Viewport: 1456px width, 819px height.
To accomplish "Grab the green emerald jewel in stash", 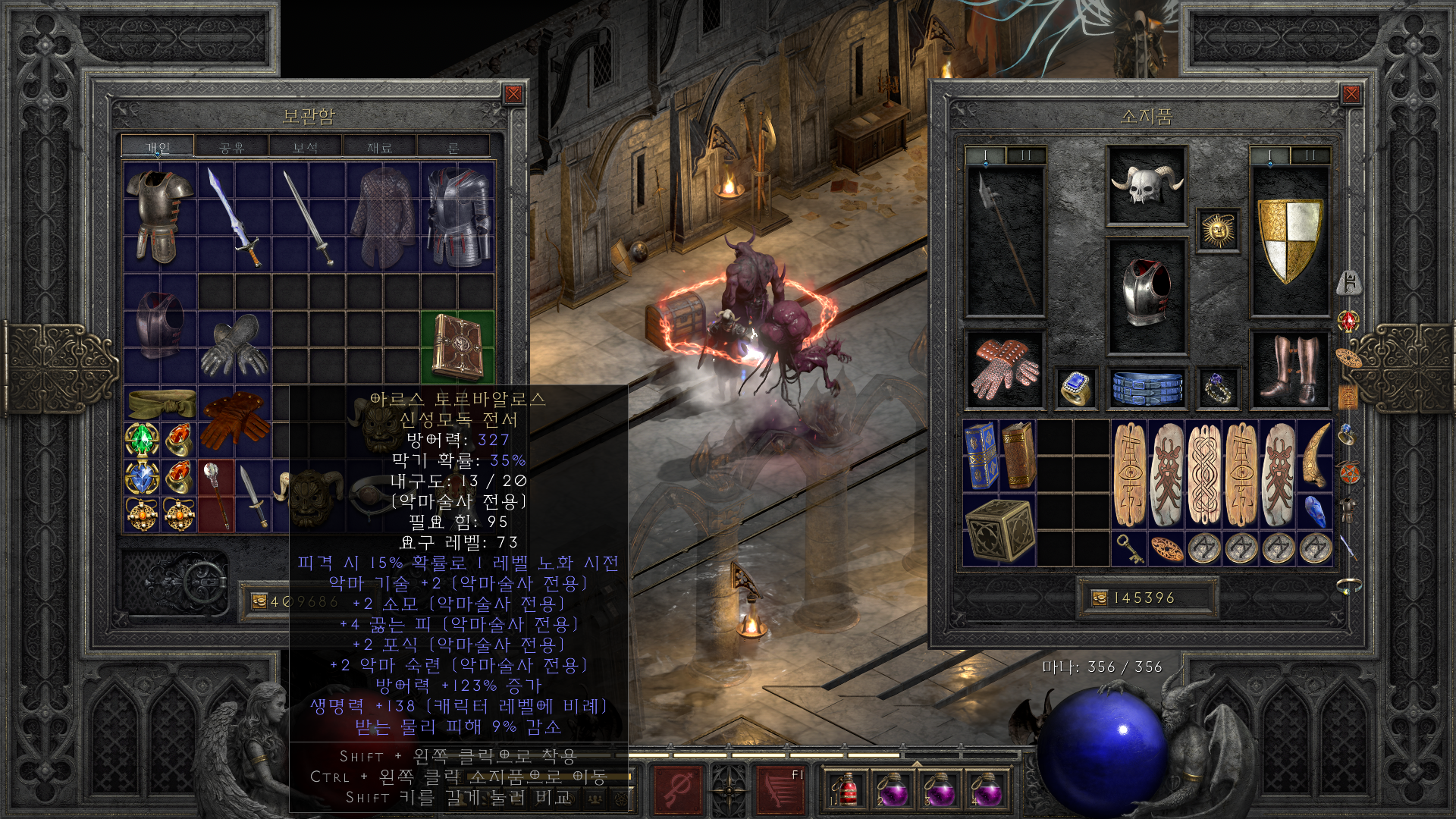I will click(142, 439).
